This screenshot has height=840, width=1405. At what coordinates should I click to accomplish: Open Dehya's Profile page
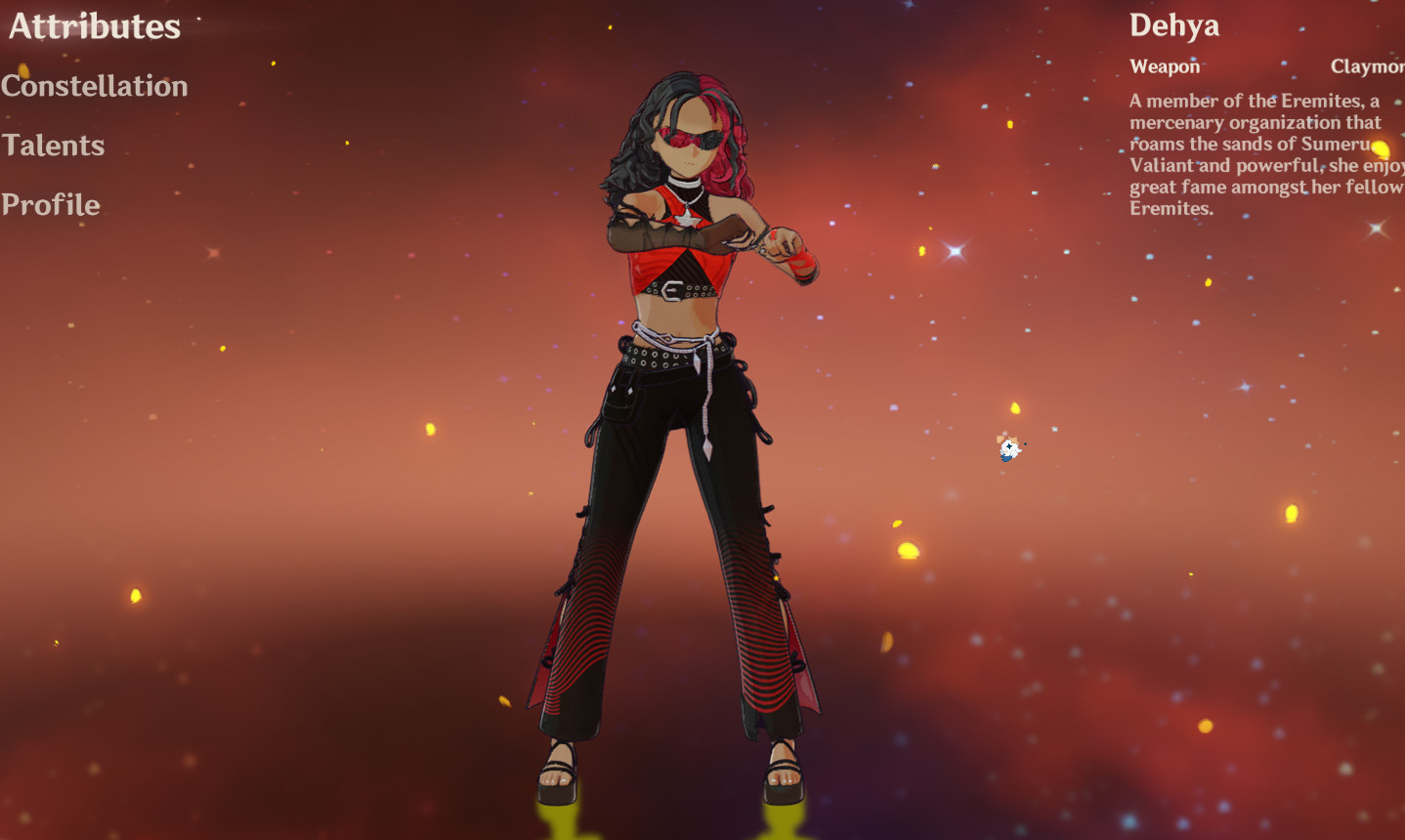[x=51, y=205]
